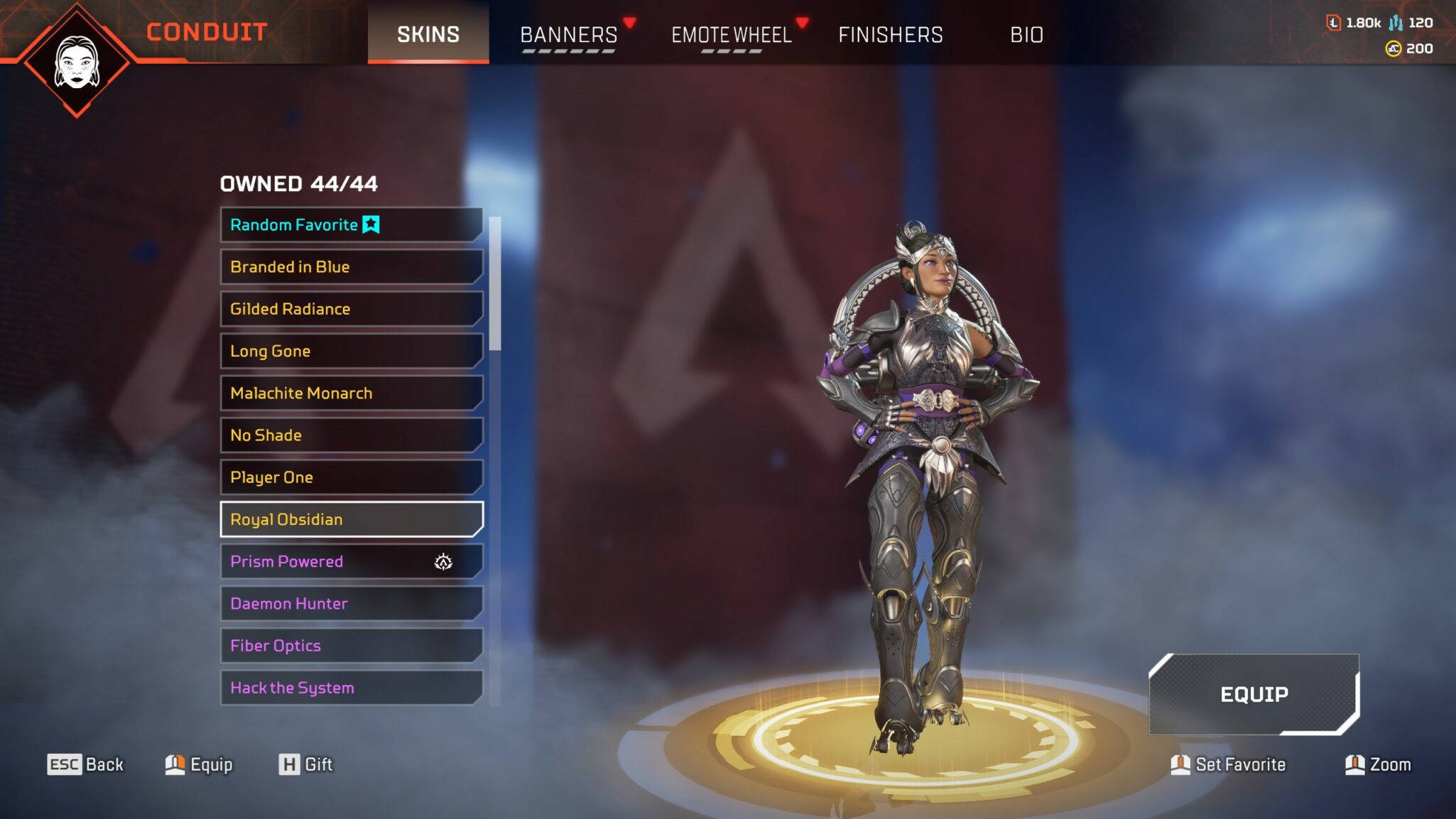Viewport: 1456px width, 819px height.
Task: Pick the Gilded Radiance skin
Action: pos(351,309)
